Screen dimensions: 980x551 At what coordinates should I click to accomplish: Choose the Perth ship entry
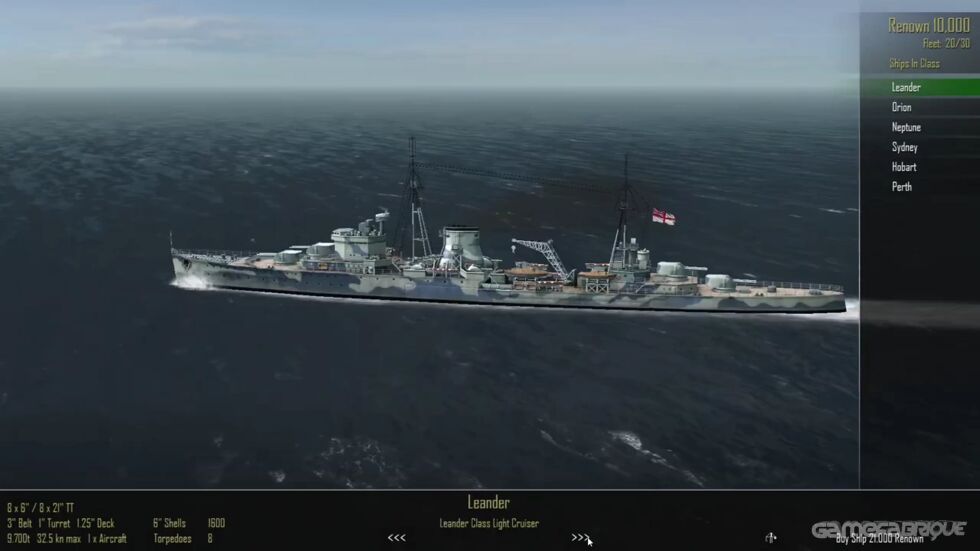(x=902, y=186)
